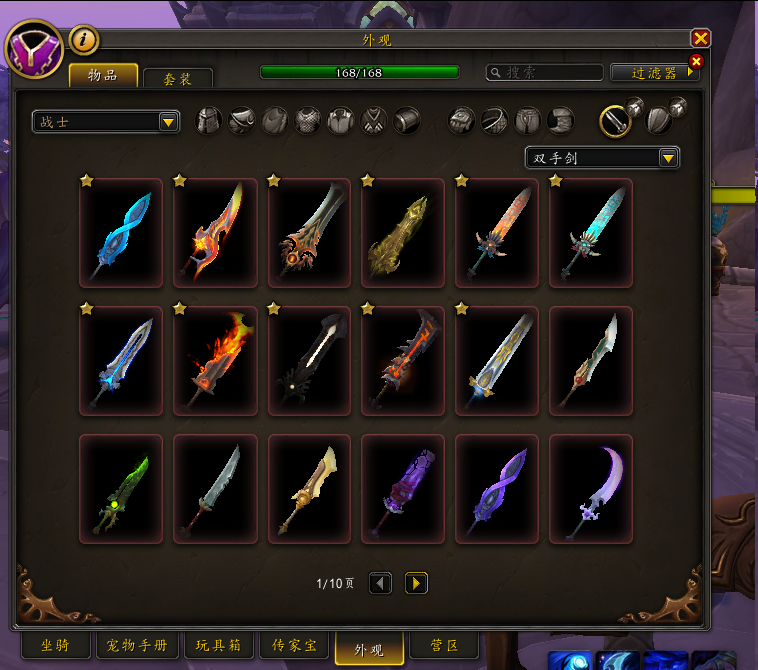Open the 坐骑 mounts tab

pos(56,646)
